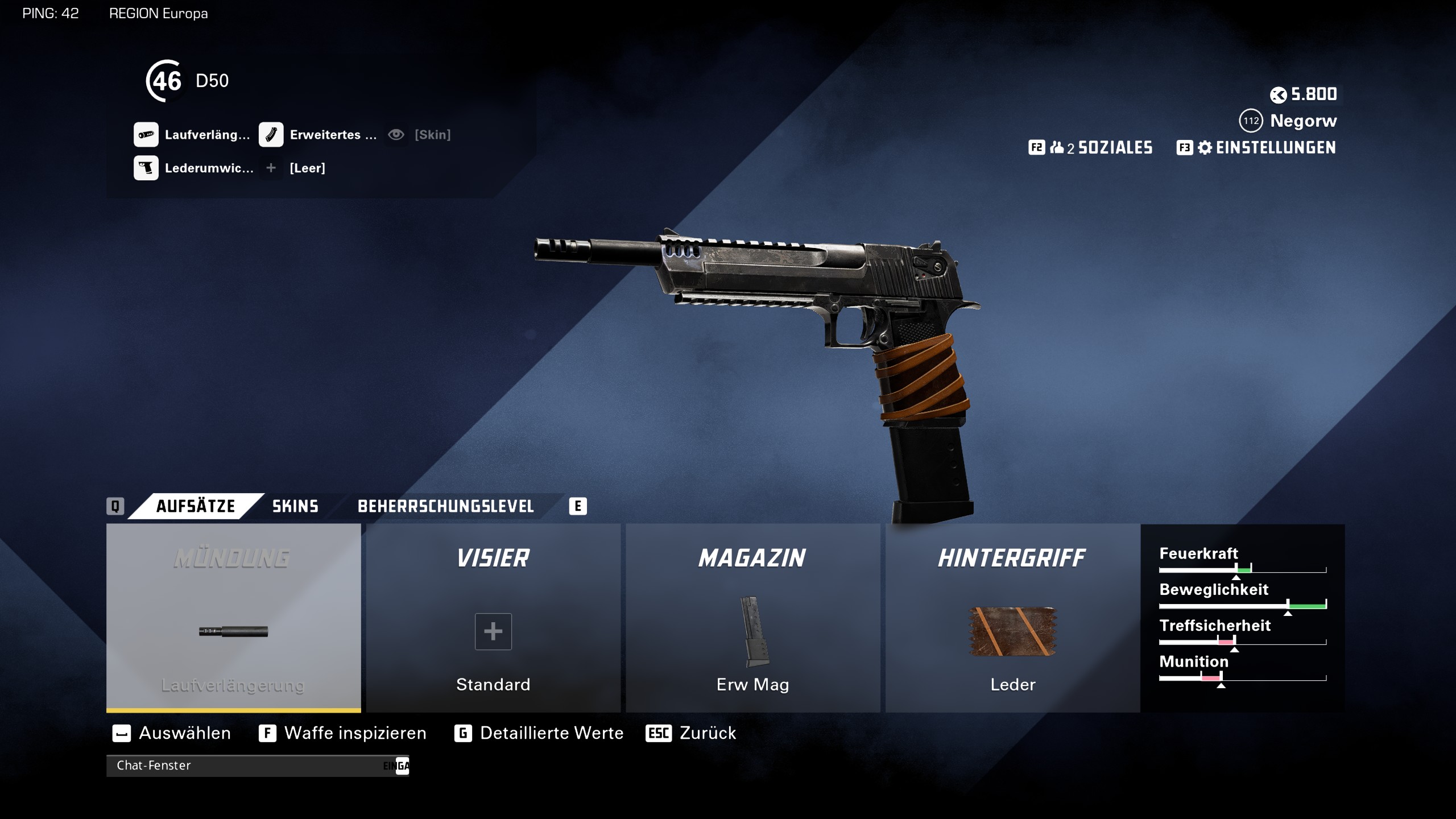1456x819 pixels.
Task: Pick the Hintergriff Leder slot
Action: tap(1012, 618)
